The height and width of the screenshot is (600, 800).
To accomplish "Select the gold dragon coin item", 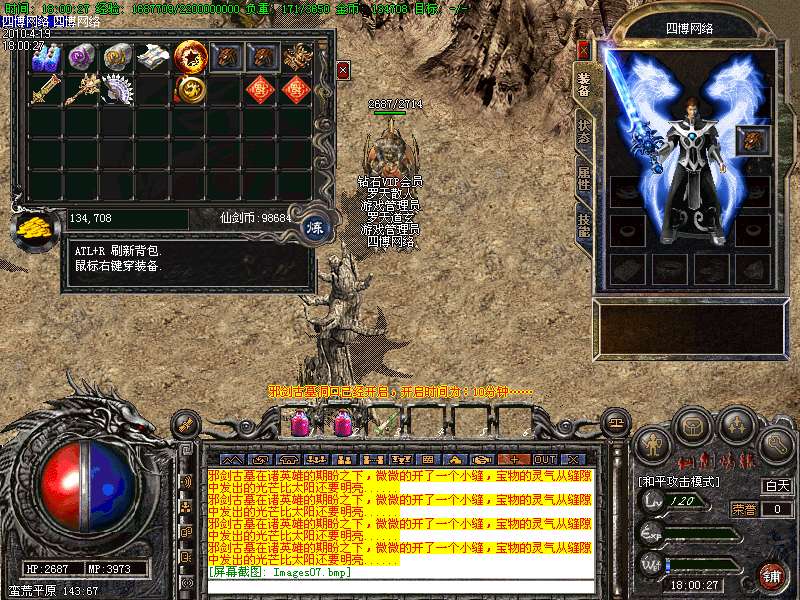I will point(189,90).
